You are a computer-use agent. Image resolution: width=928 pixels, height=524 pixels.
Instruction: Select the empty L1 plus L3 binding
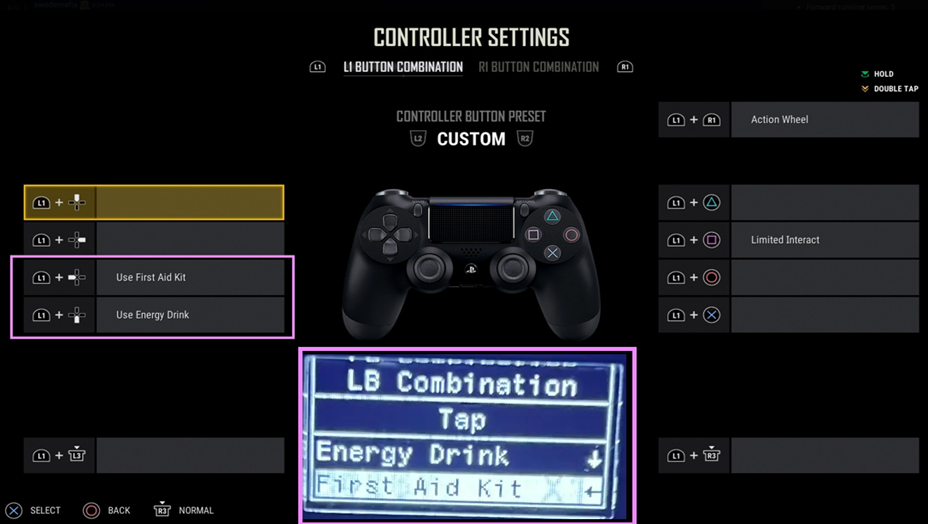(x=189, y=456)
